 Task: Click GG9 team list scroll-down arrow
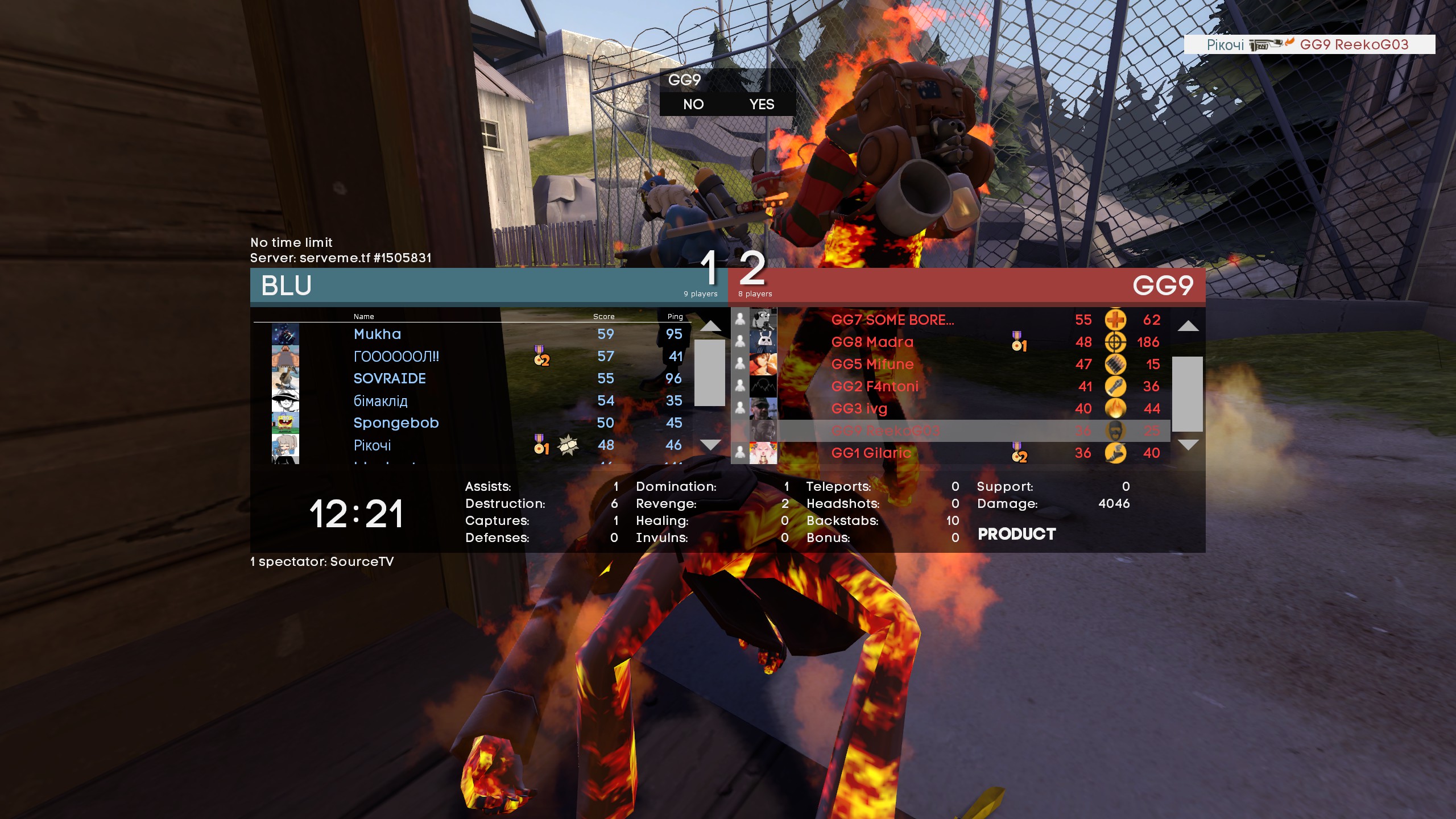pyautogui.click(x=1188, y=445)
